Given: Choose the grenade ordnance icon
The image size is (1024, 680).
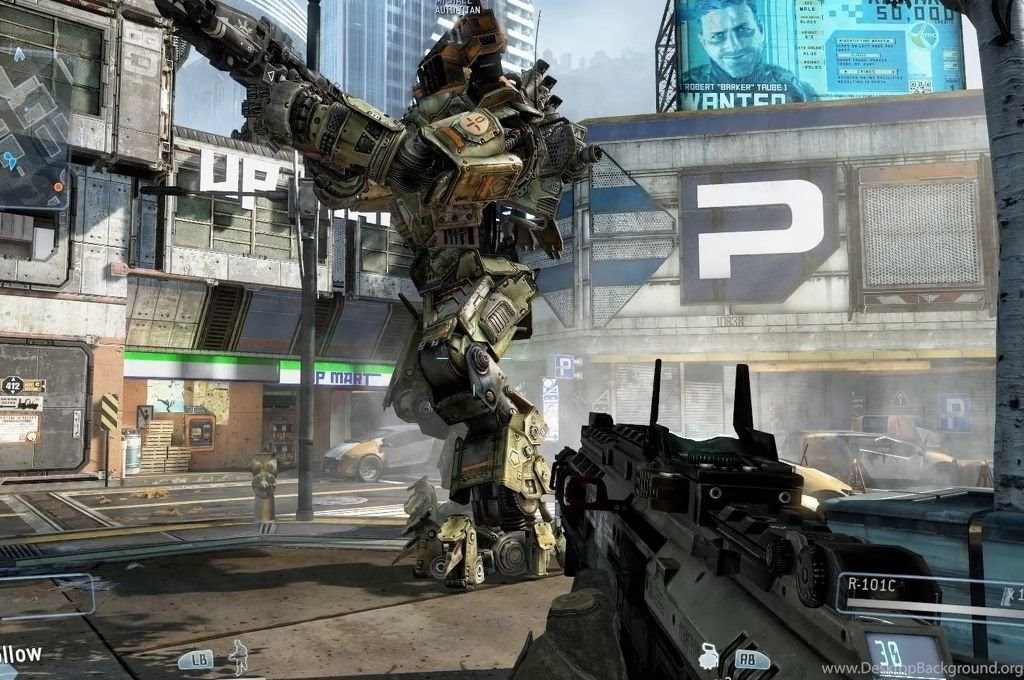Looking at the screenshot, I should click(x=709, y=656).
